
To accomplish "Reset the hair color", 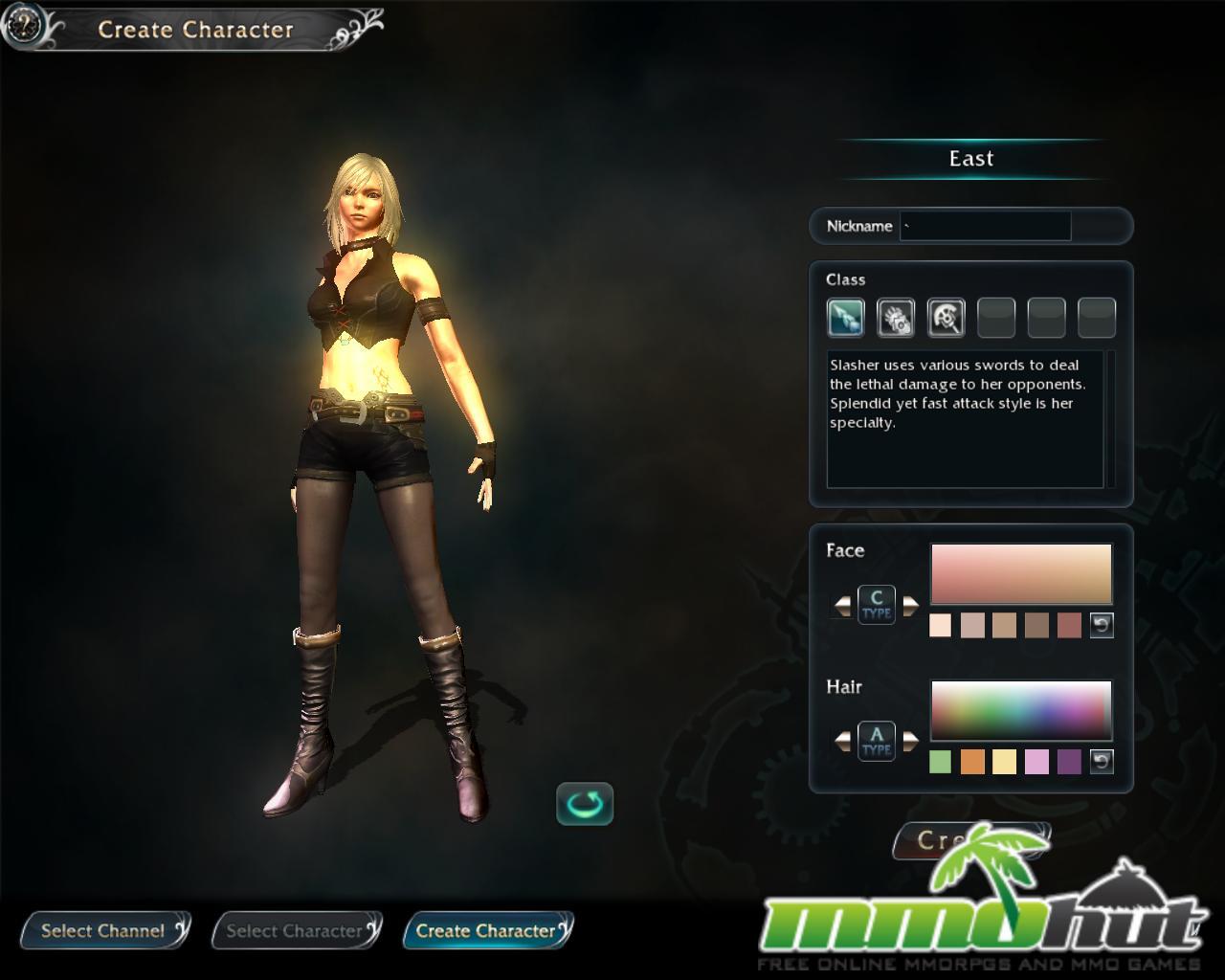I will pyautogui.click(x=1102, y=762).
